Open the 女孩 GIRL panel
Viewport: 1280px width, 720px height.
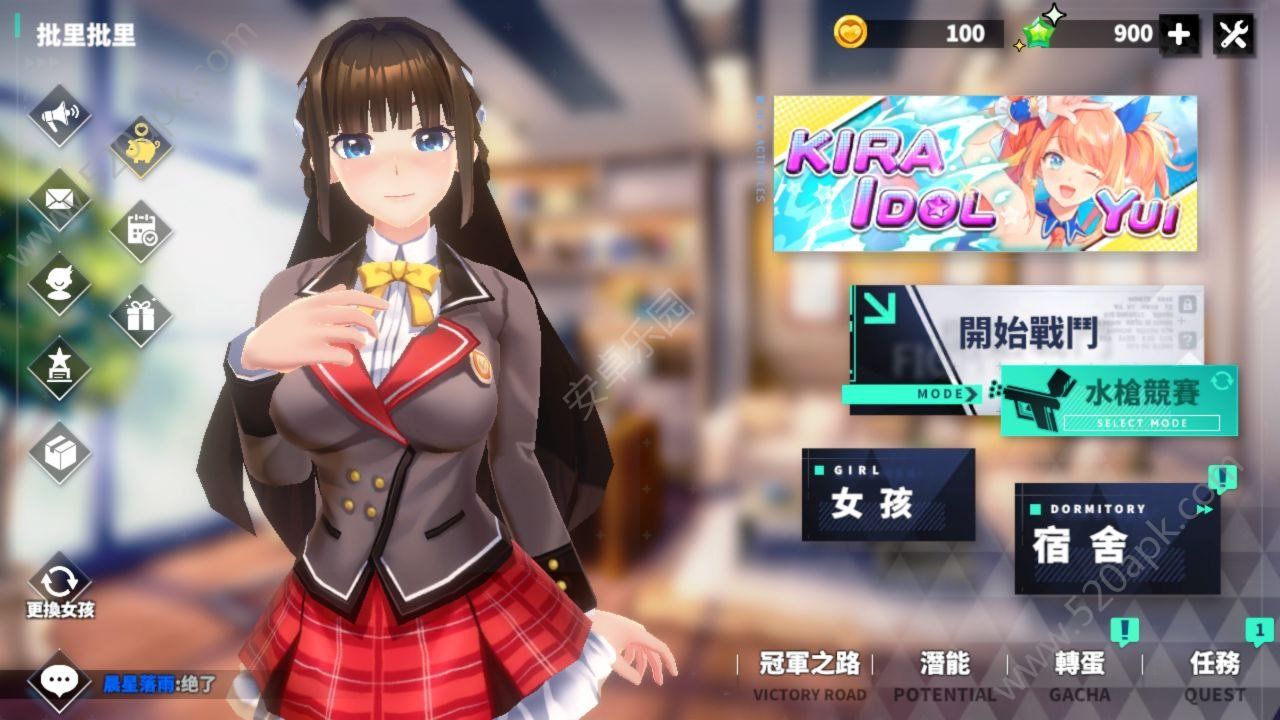coord(887,497)
